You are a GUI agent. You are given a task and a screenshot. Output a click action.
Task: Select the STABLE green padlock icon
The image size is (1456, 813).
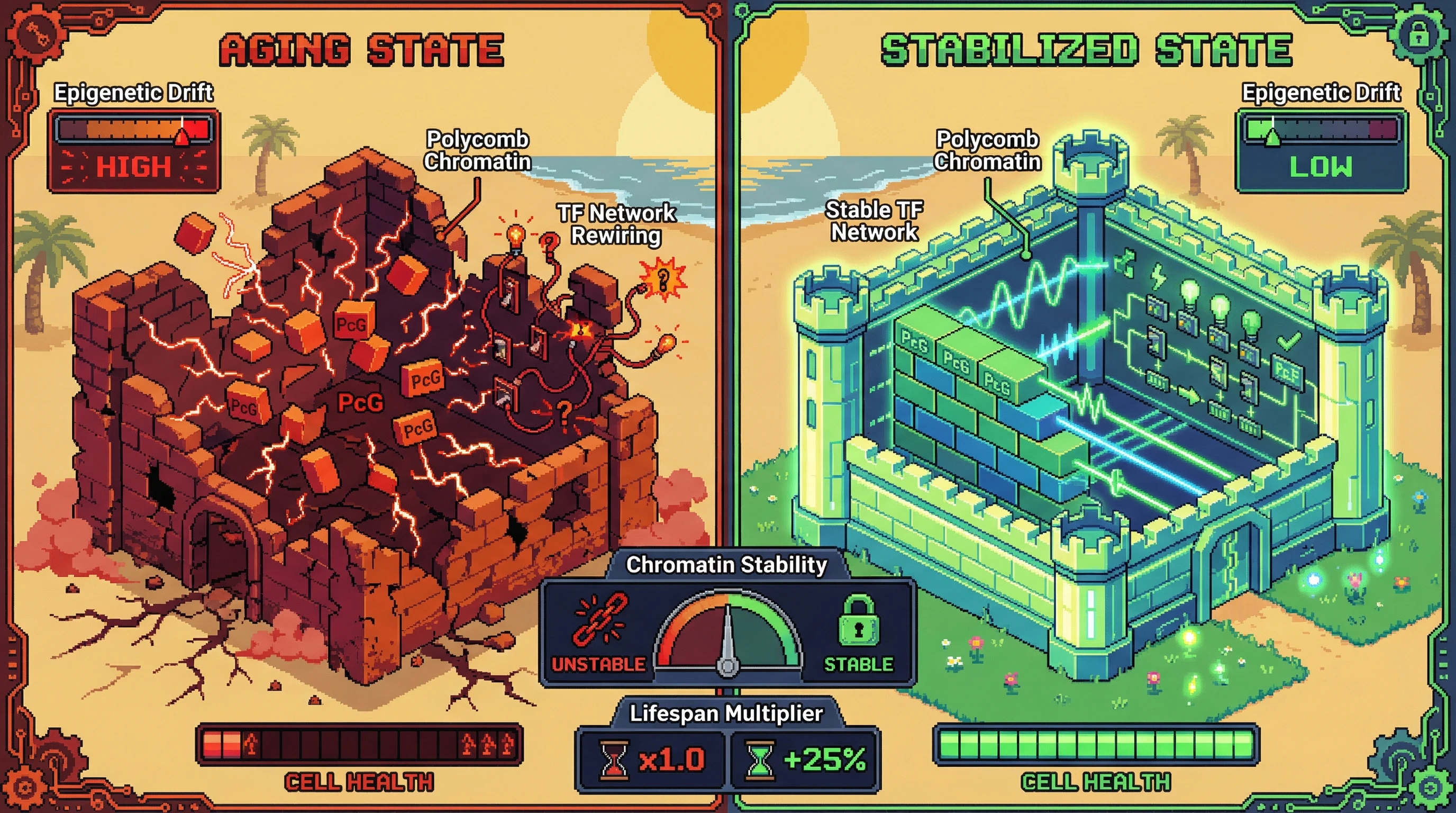[858, 621]
